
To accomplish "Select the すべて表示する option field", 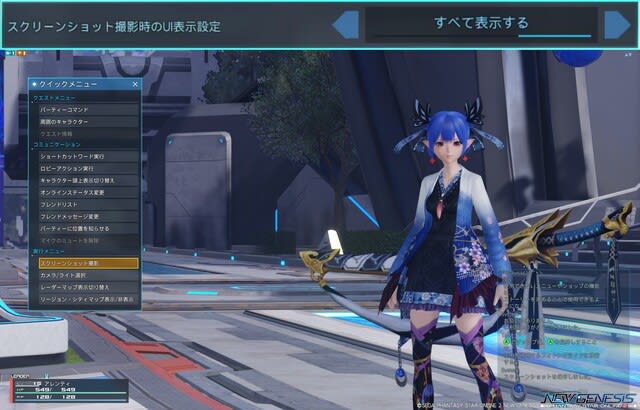I will point(481,24).
